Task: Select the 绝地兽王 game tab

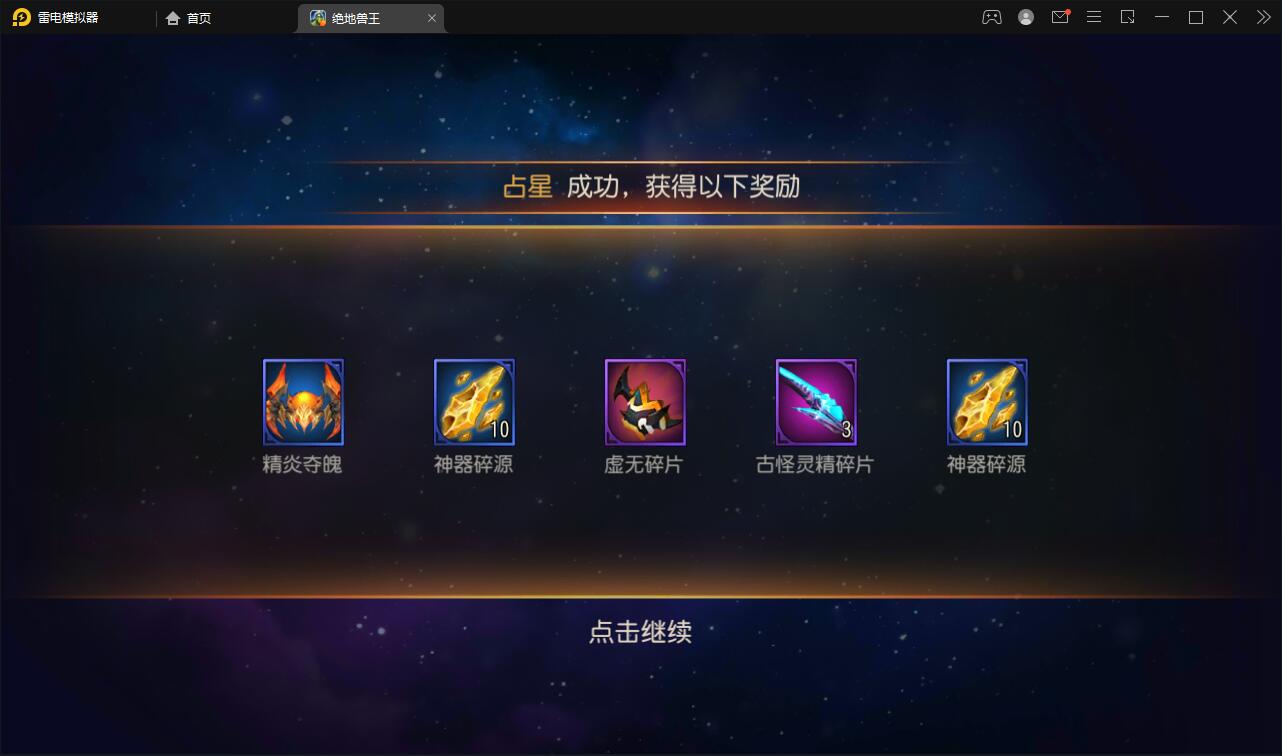Action: [360, 17]
